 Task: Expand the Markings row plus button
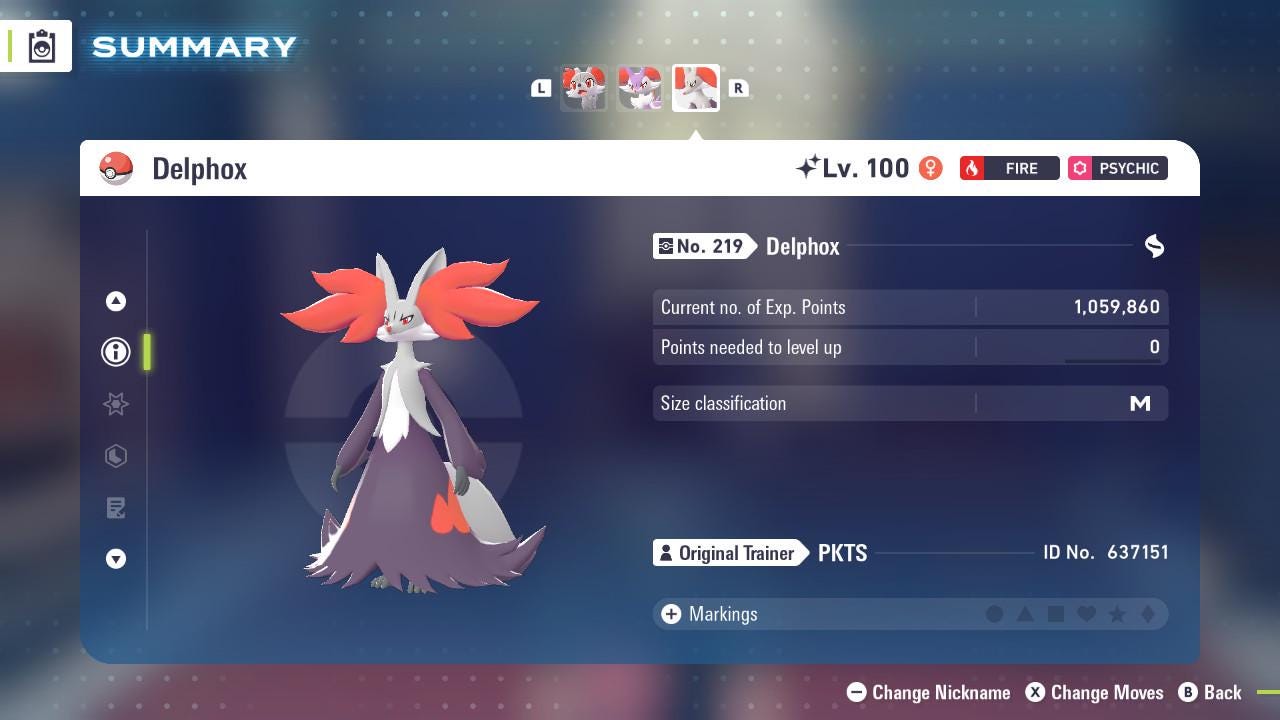pos(670,614)
